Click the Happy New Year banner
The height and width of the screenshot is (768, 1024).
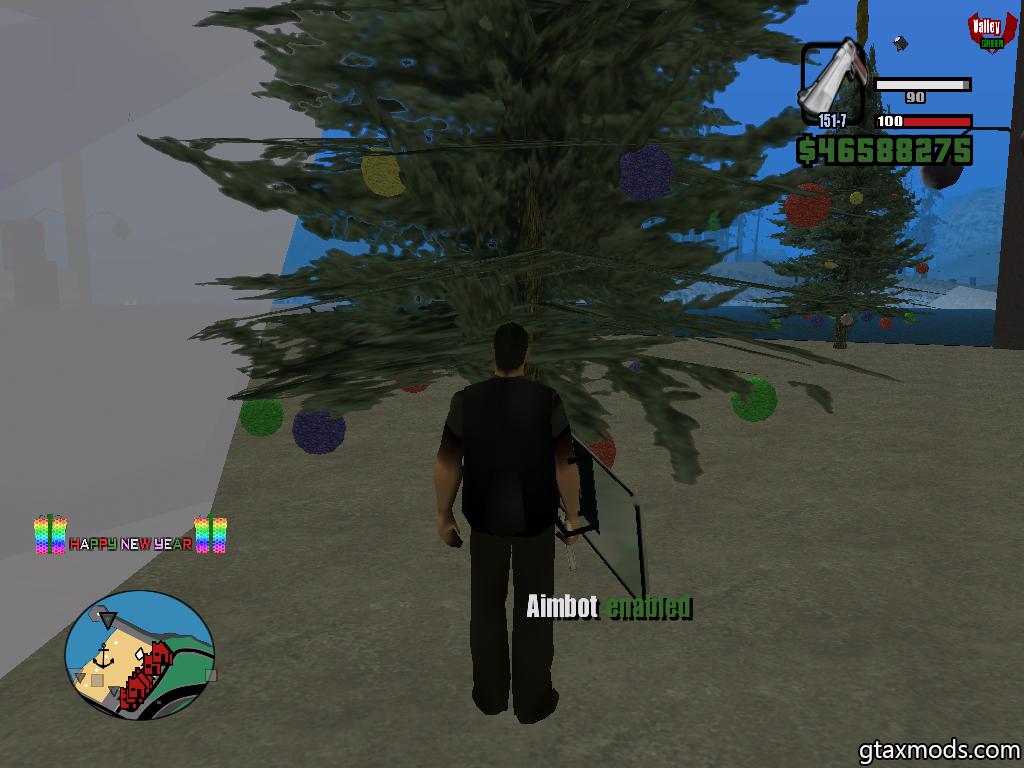point(130,537)
